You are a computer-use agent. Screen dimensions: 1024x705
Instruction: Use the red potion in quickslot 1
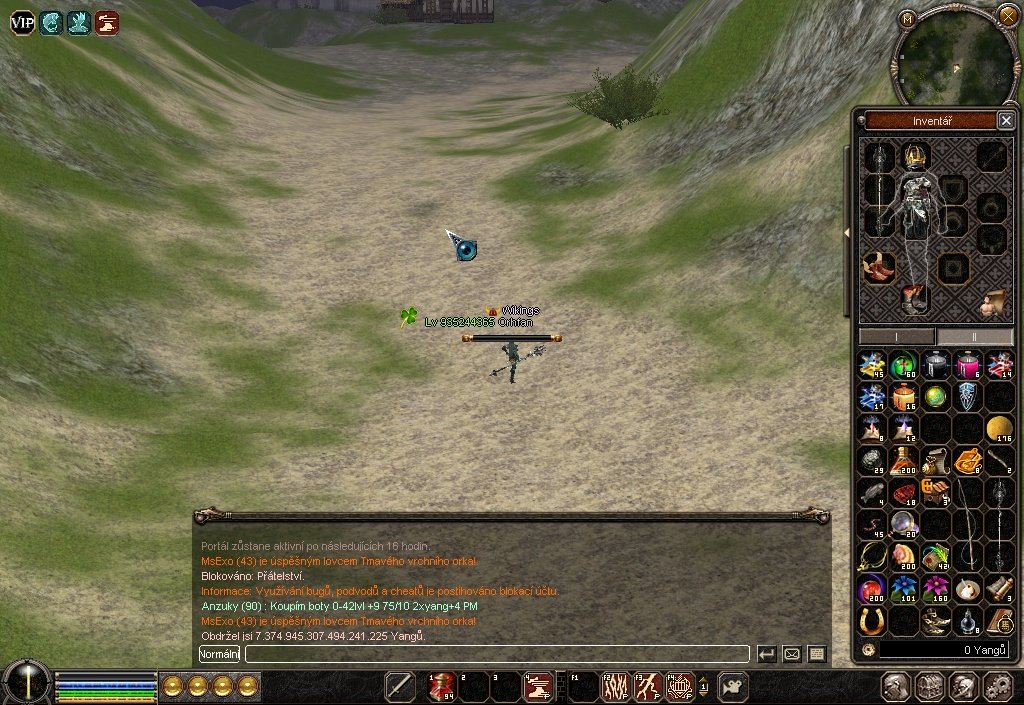pos(442,686)
